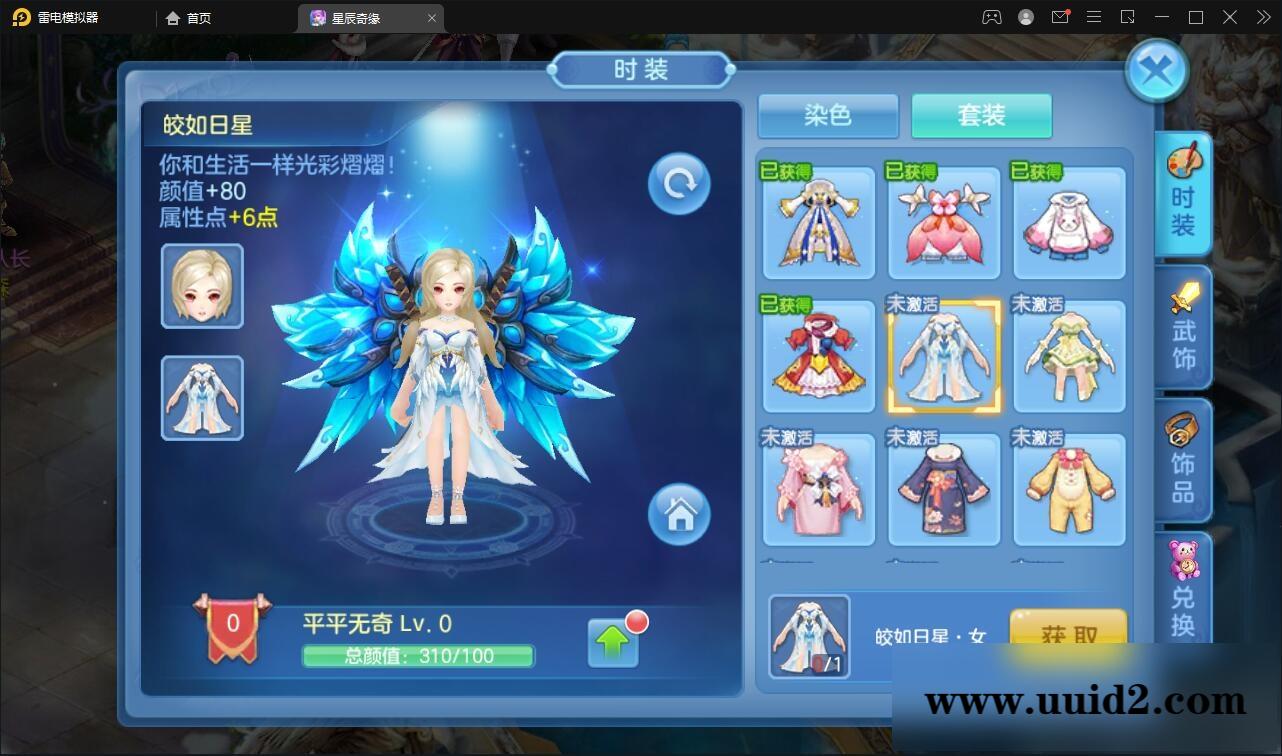The image size is (1282, 756).
Task: Open the 兑换 exchange bear icon
Action: point(1183,590)
